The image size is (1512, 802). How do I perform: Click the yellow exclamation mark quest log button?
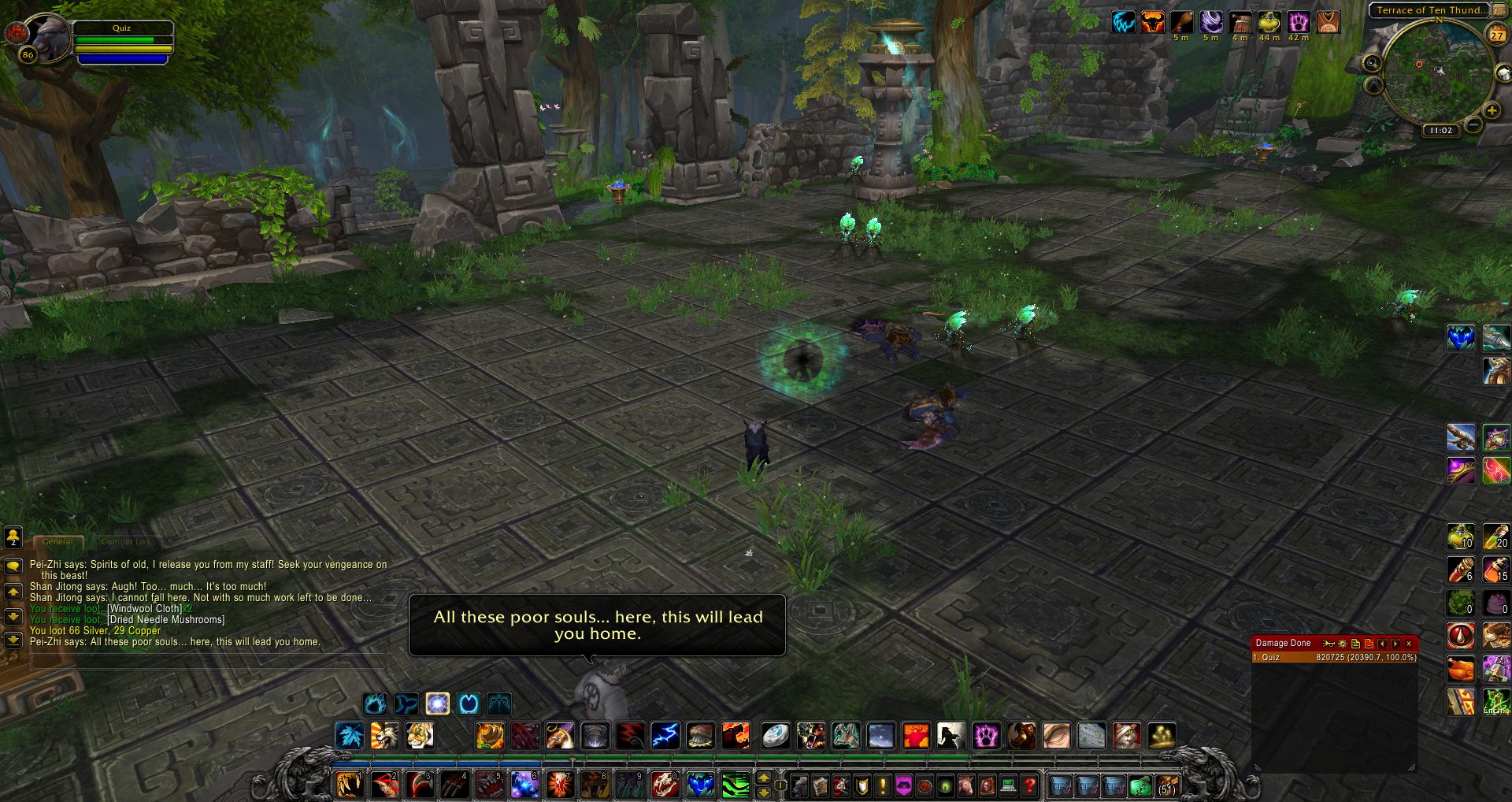(883, 785)
